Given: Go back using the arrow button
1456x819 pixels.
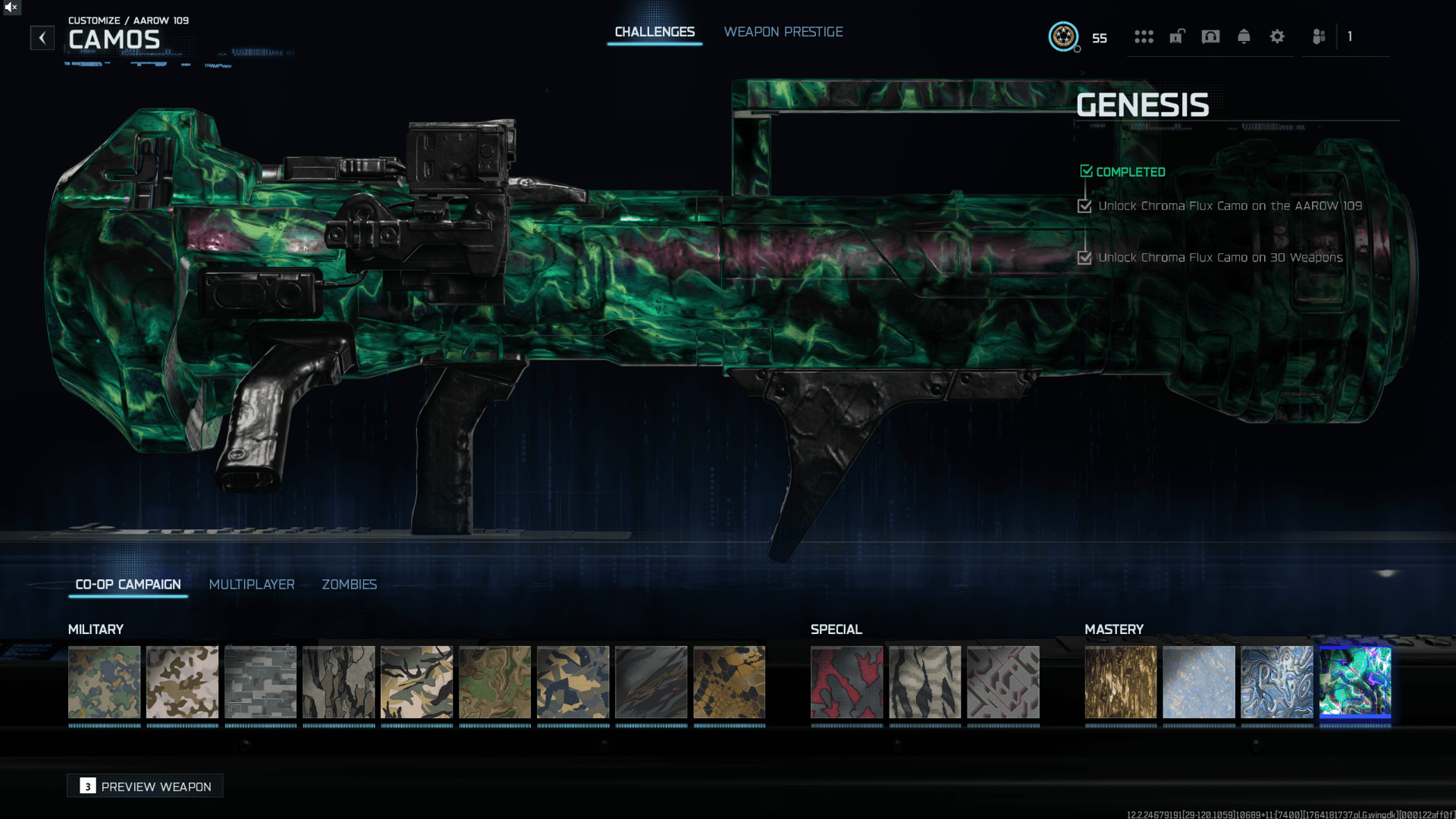Looking at the screenshot, I should 42,38.
